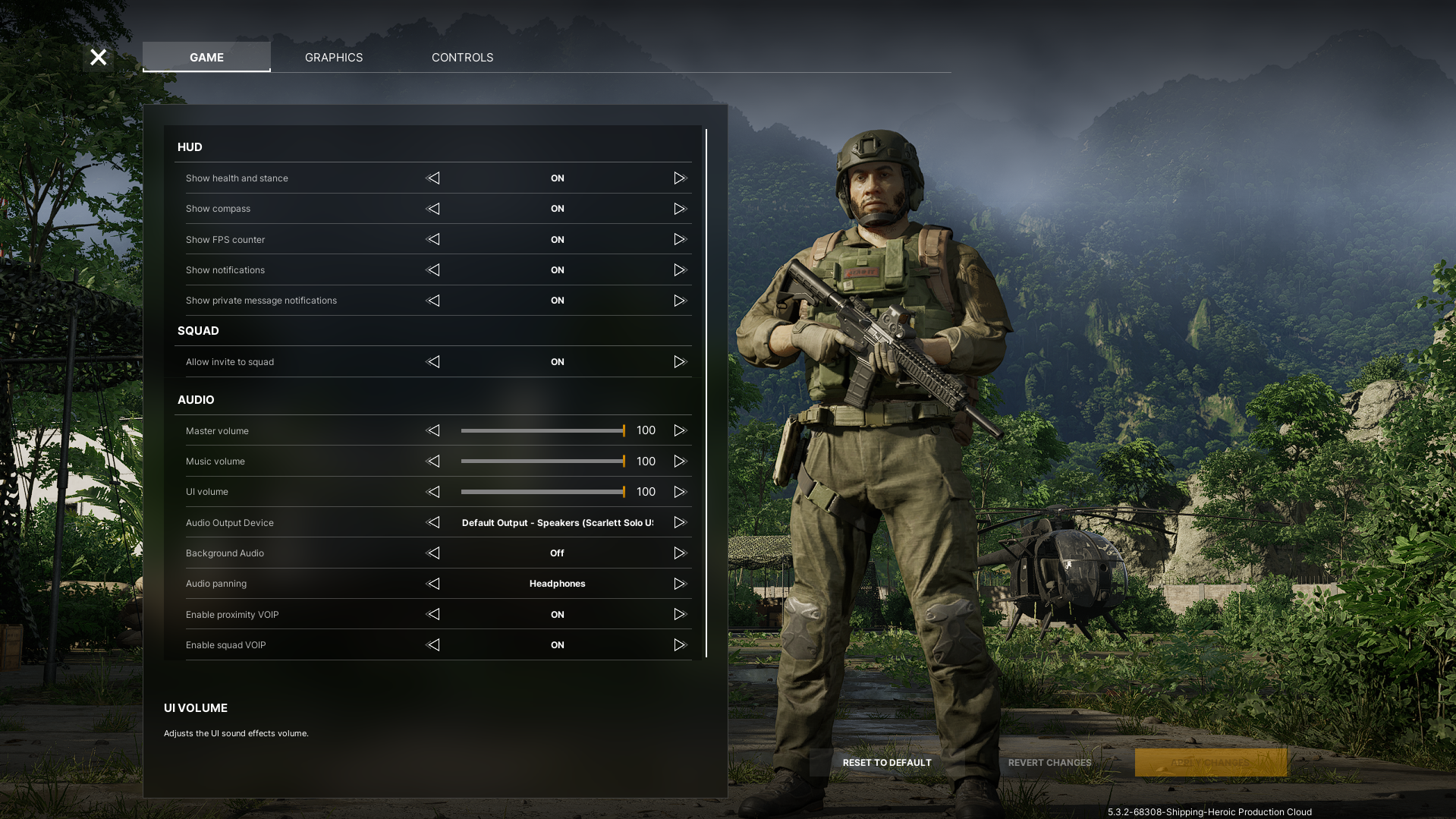This screenshot has width=1456, height=819.
Task: Select the Game tab
Action: click(x=206, y=58)
